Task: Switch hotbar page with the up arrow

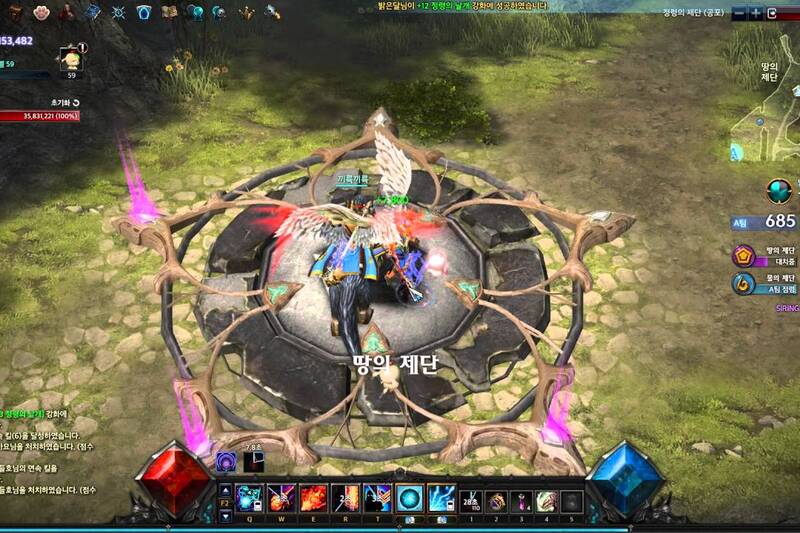Action: 225,490
